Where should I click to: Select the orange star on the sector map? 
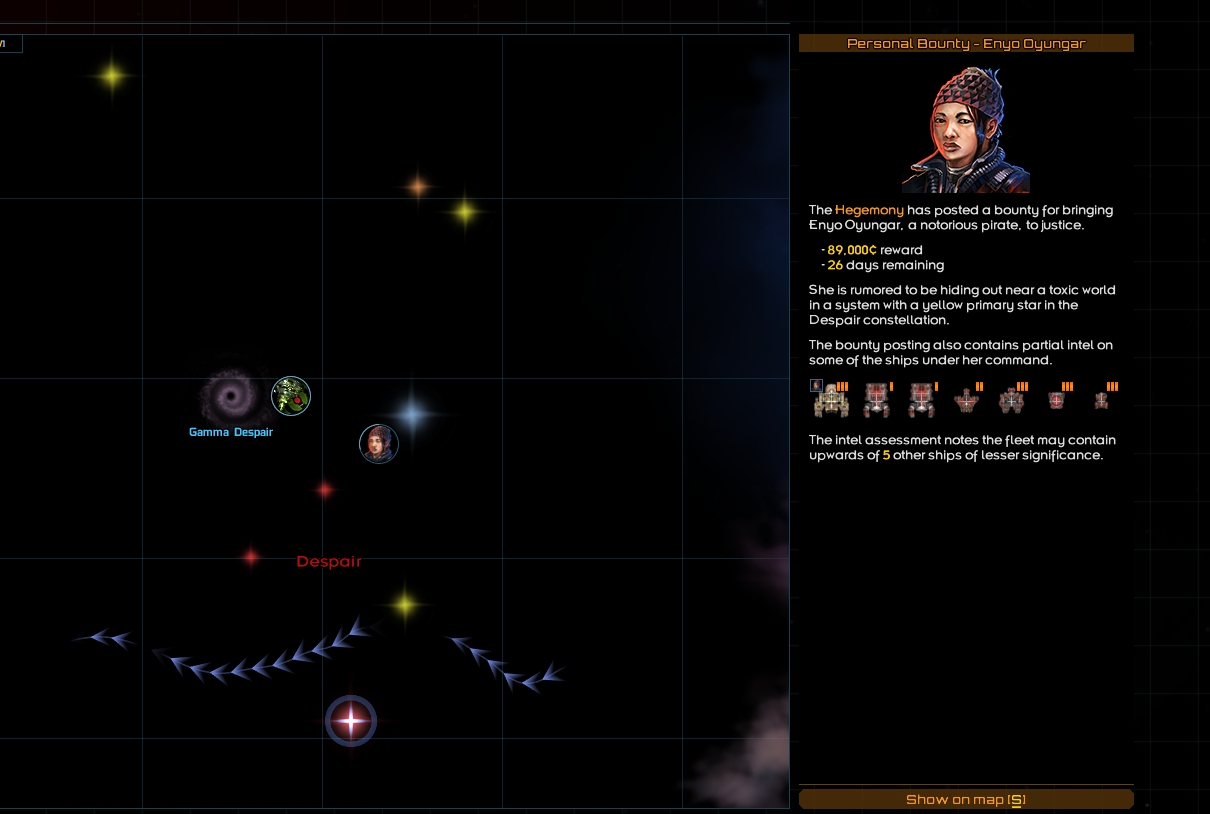click(418, 186)
